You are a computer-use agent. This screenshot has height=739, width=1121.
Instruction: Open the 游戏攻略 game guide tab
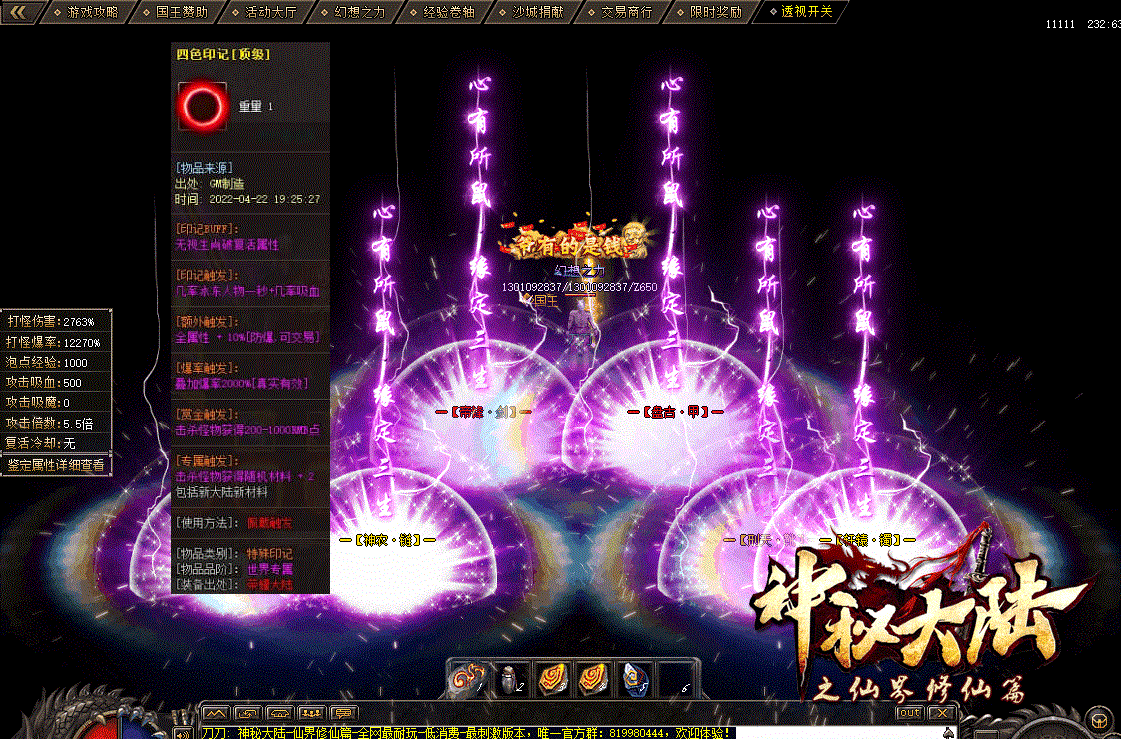[x=92, y=12]
